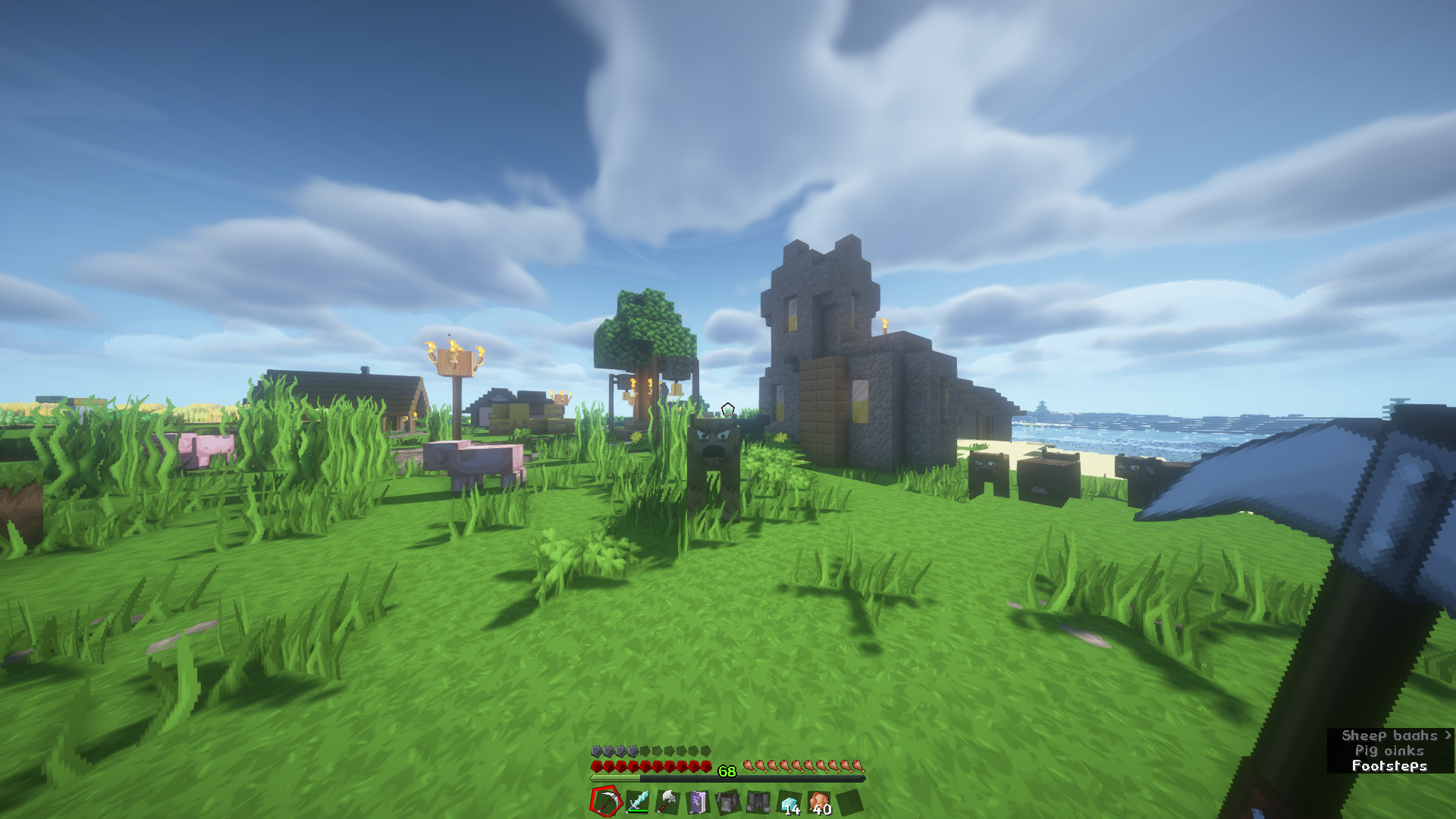Viewport: 1456px width, 819px height.
Task: Click the Pig oinks subtitle line
Action: [1390, 750]
